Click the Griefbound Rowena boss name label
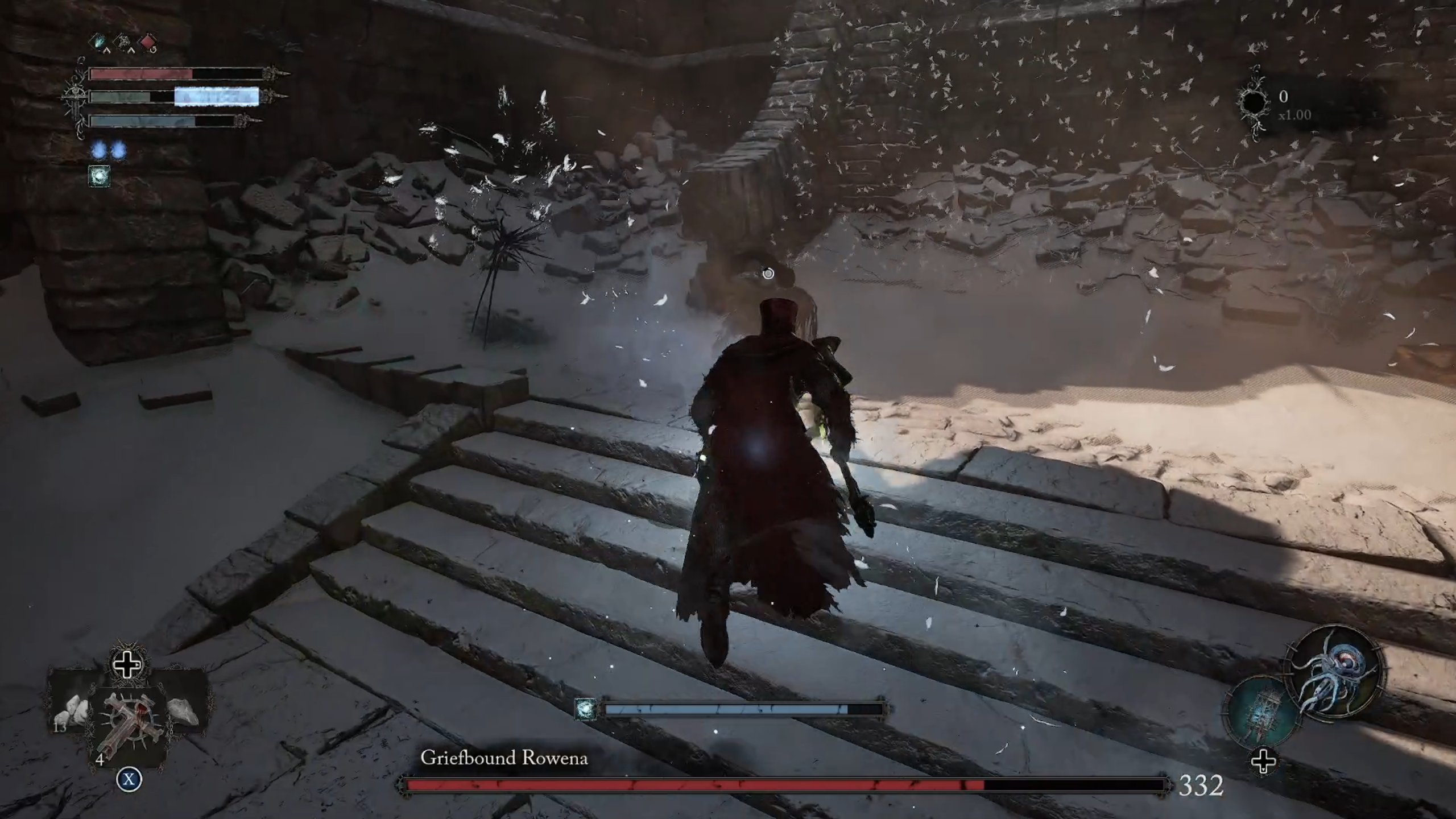This screenshot has height=819, width=1456. (505, 757)
